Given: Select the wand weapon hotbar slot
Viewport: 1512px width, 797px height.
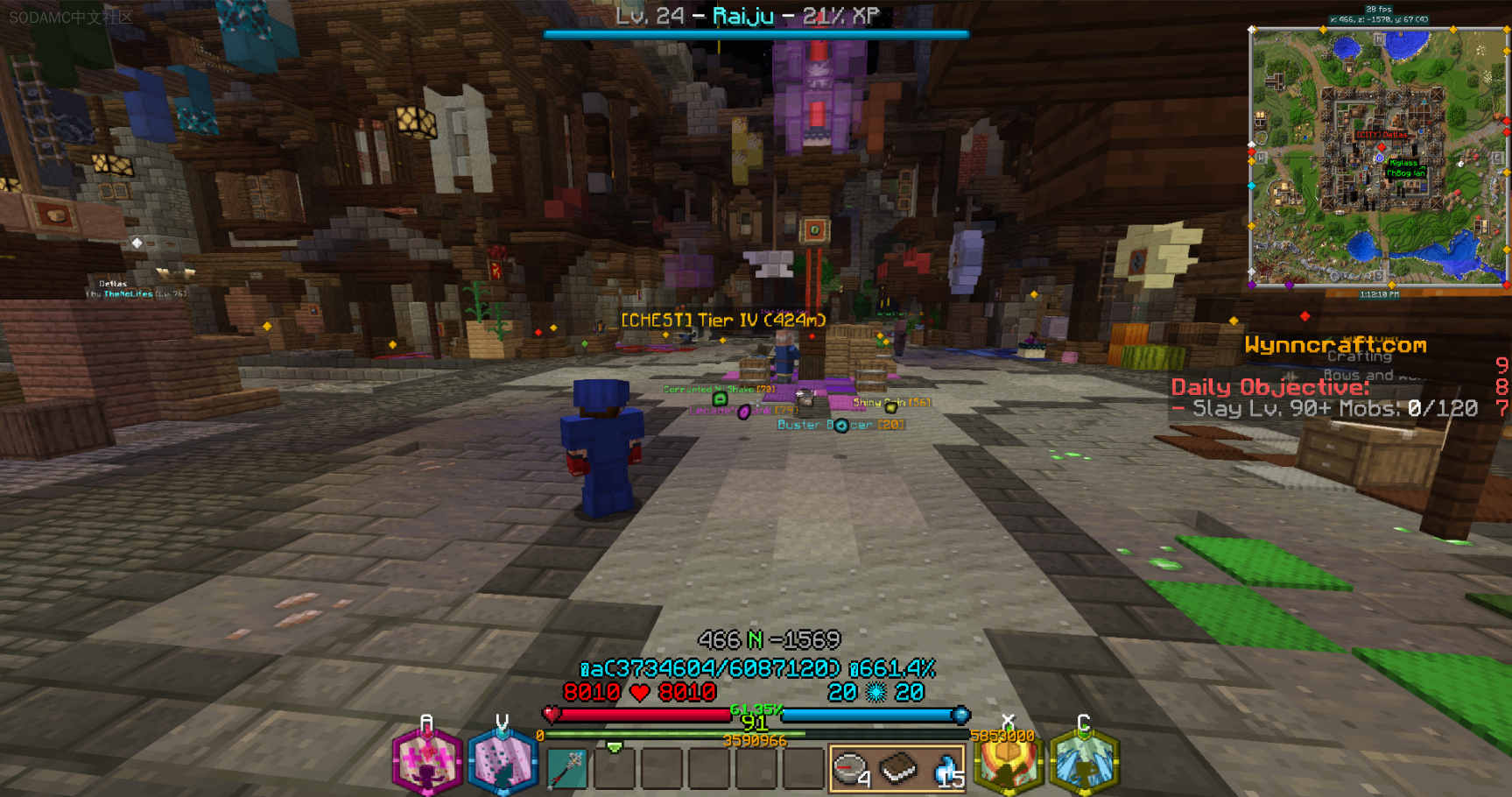Looking at the screenshot, I should (x=567, y=768).
